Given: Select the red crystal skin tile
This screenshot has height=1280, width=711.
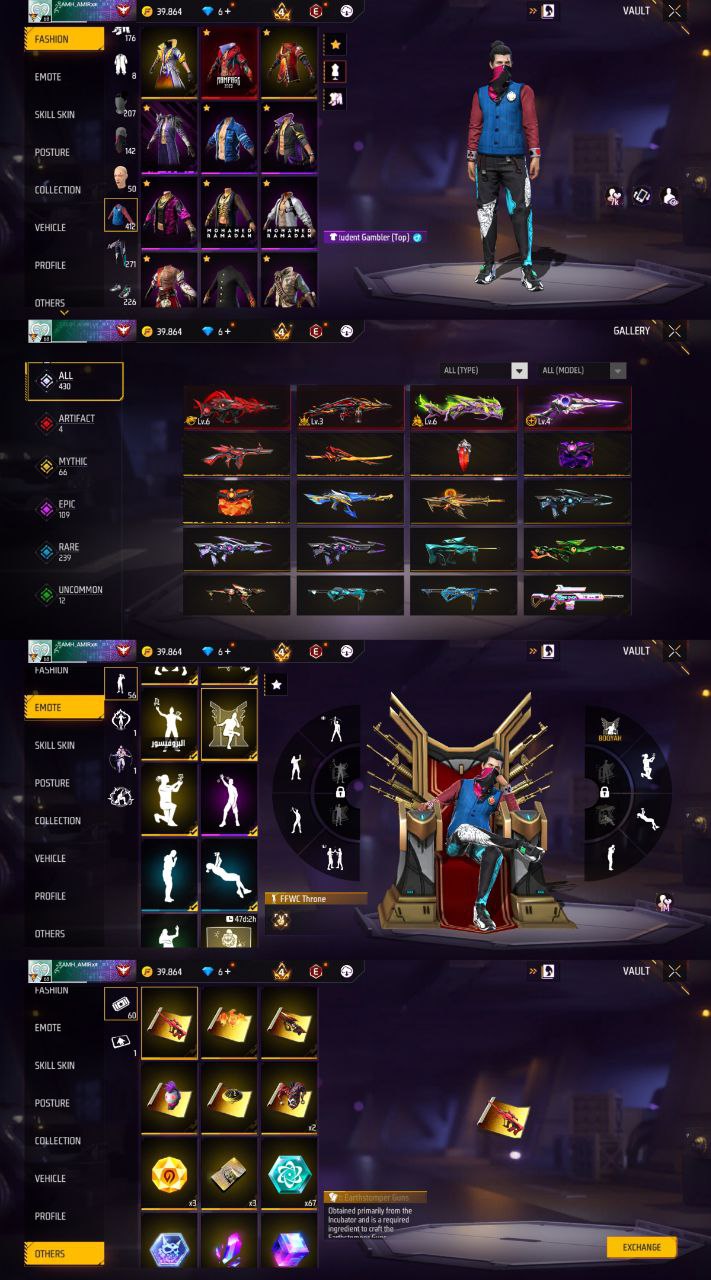Looking at the screenshot, I should tap(463, 454).
